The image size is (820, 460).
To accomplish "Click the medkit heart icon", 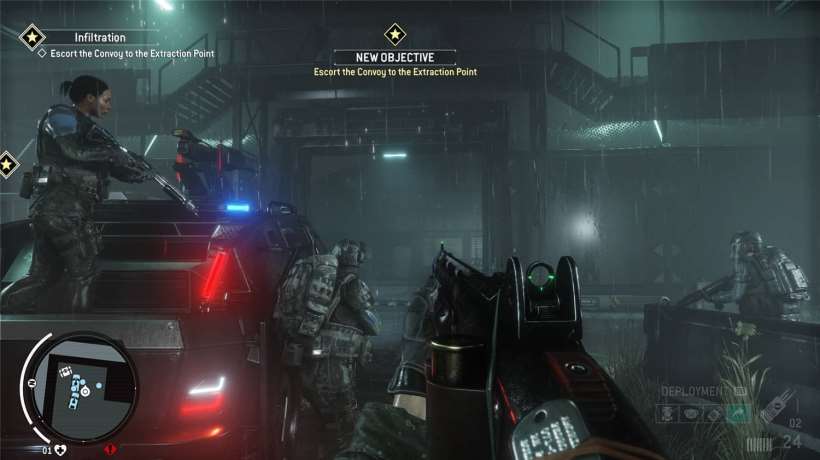I will click(59, 449).
